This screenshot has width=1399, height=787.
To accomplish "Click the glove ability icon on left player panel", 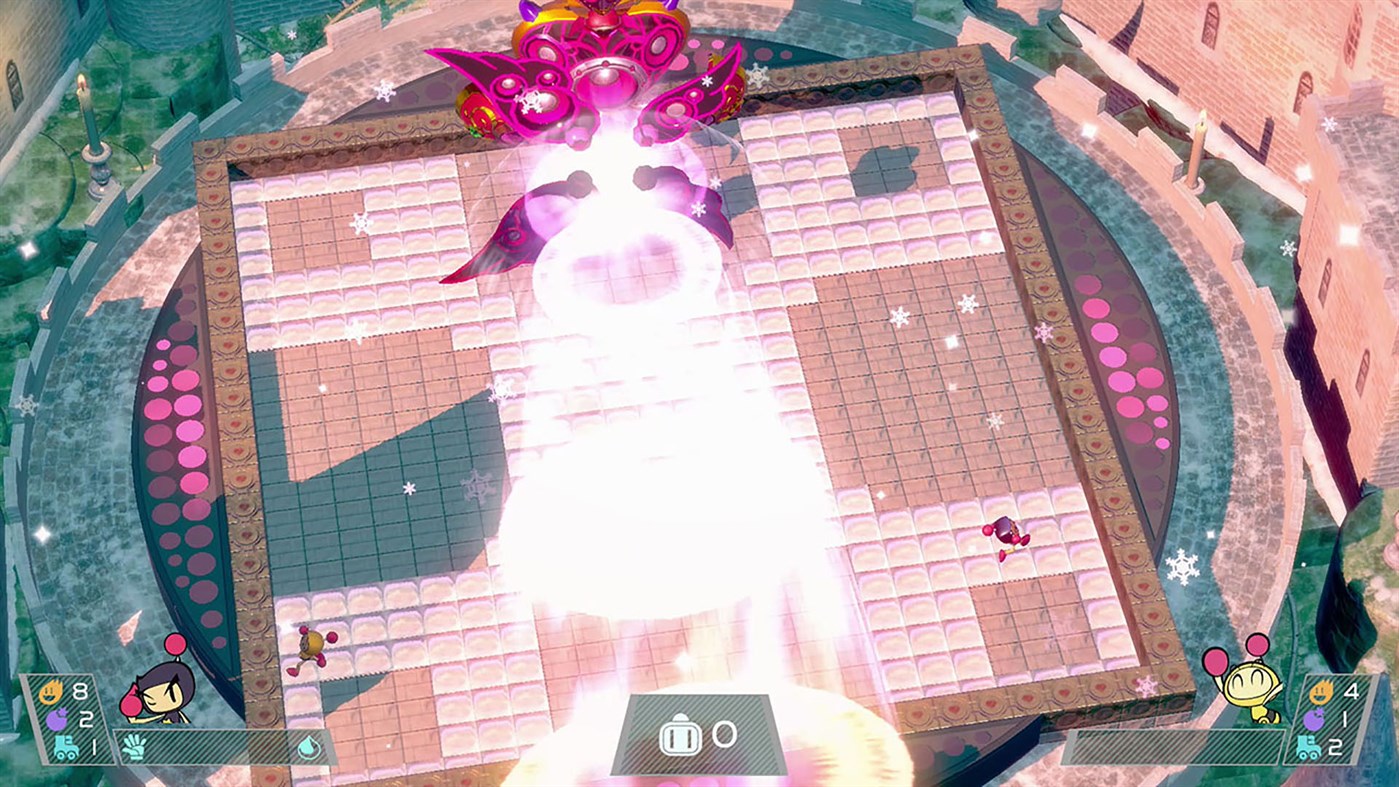I will (134, 748).
